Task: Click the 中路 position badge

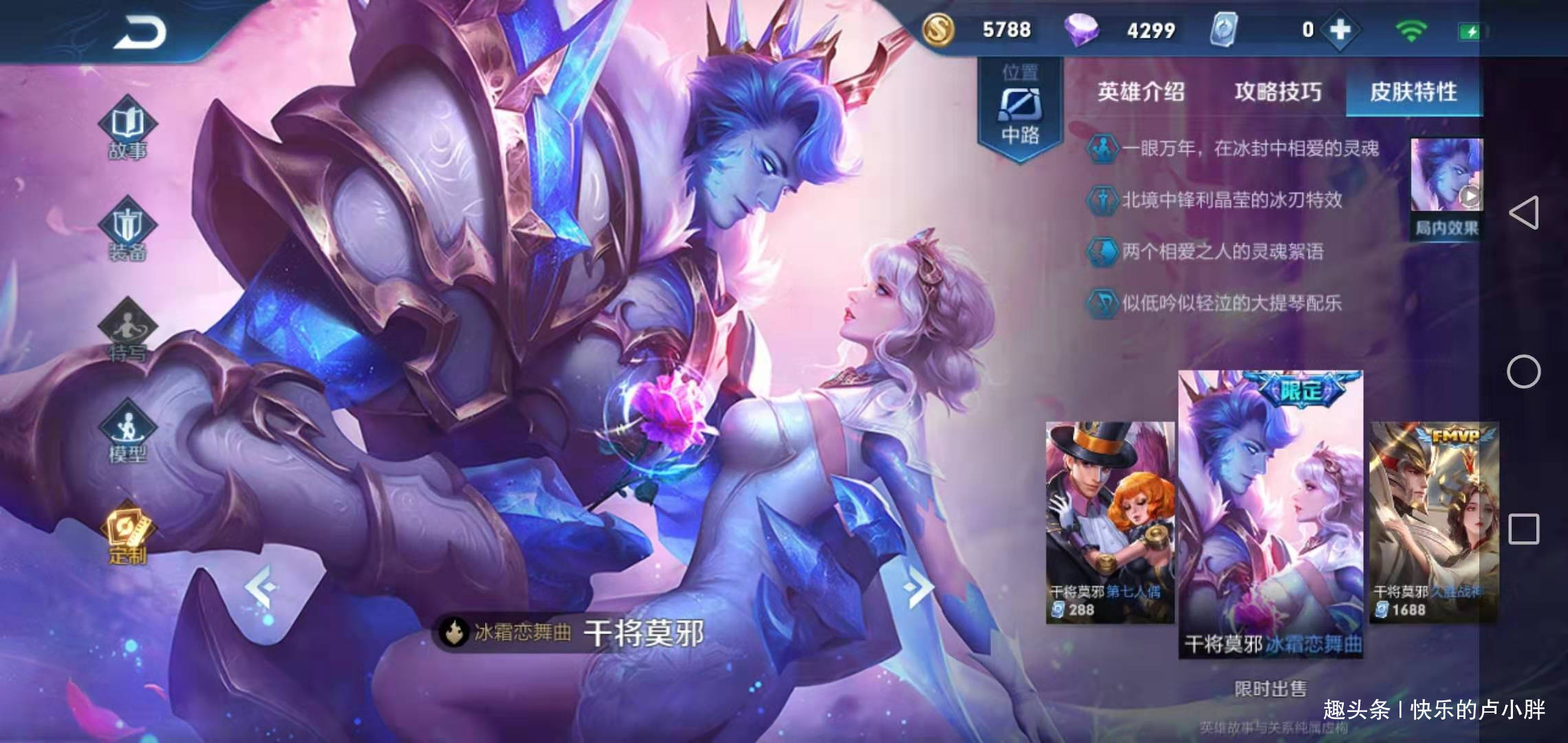Action: (1020, 110)
